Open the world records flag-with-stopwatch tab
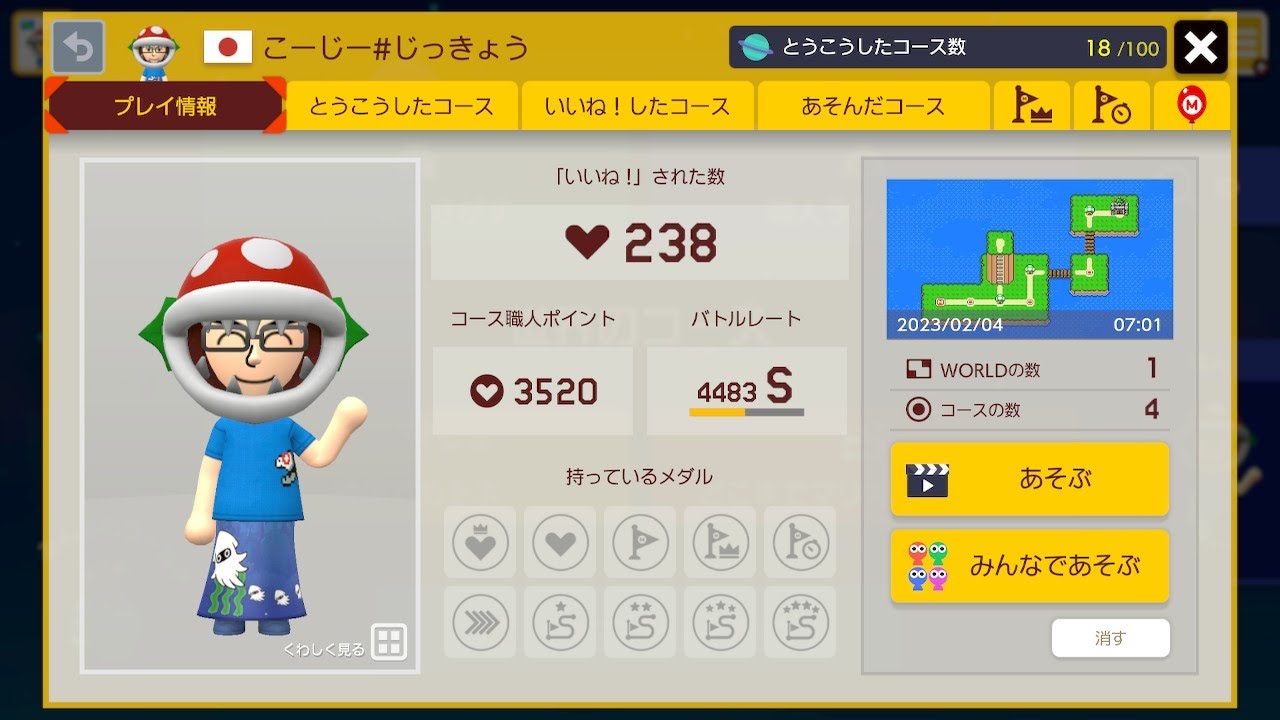This screenshot has width=1280, height=720. click(1112, 105)
